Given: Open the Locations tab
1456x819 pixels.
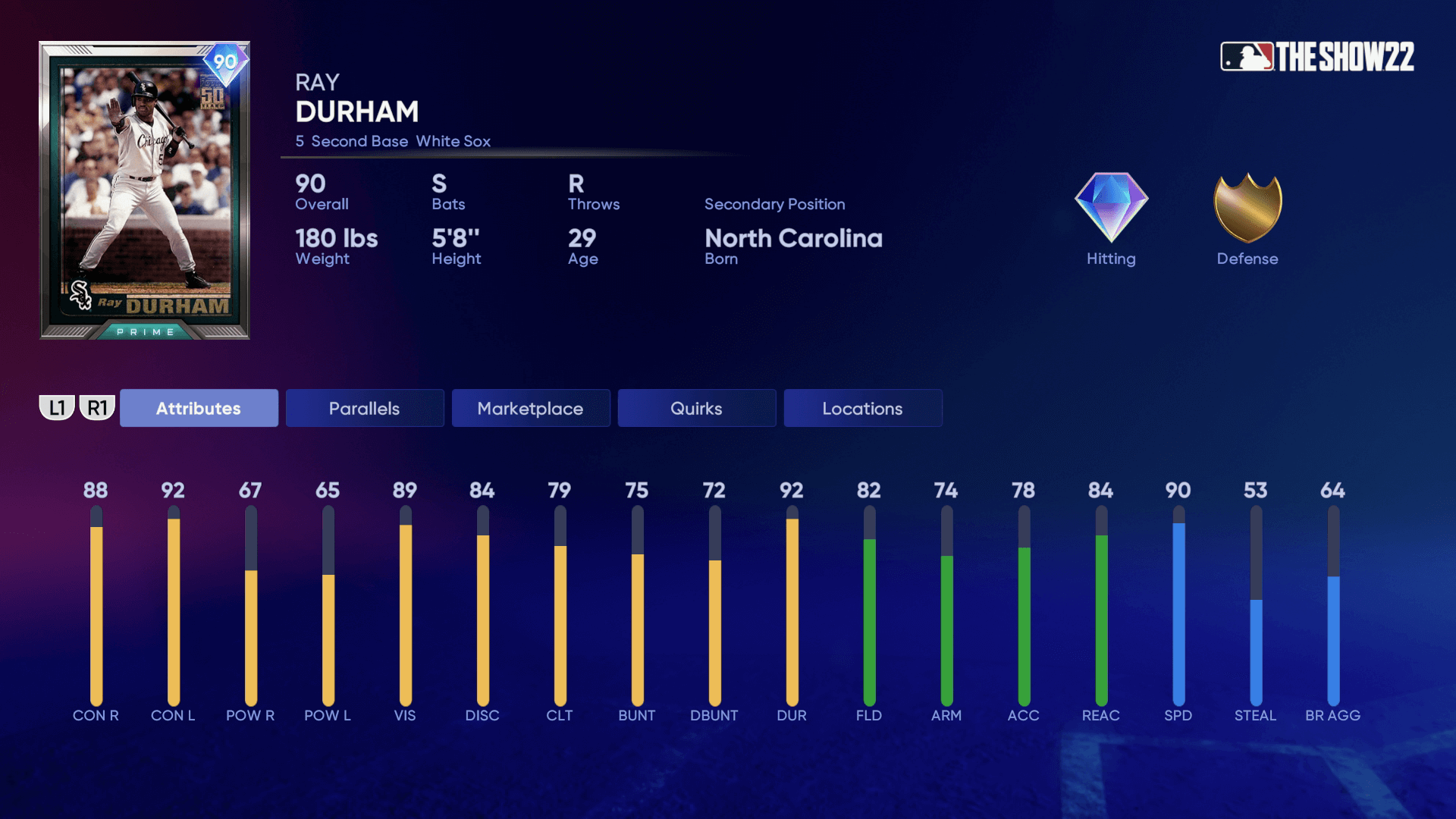Looking at the screenshot, I should tap(862, 408).
